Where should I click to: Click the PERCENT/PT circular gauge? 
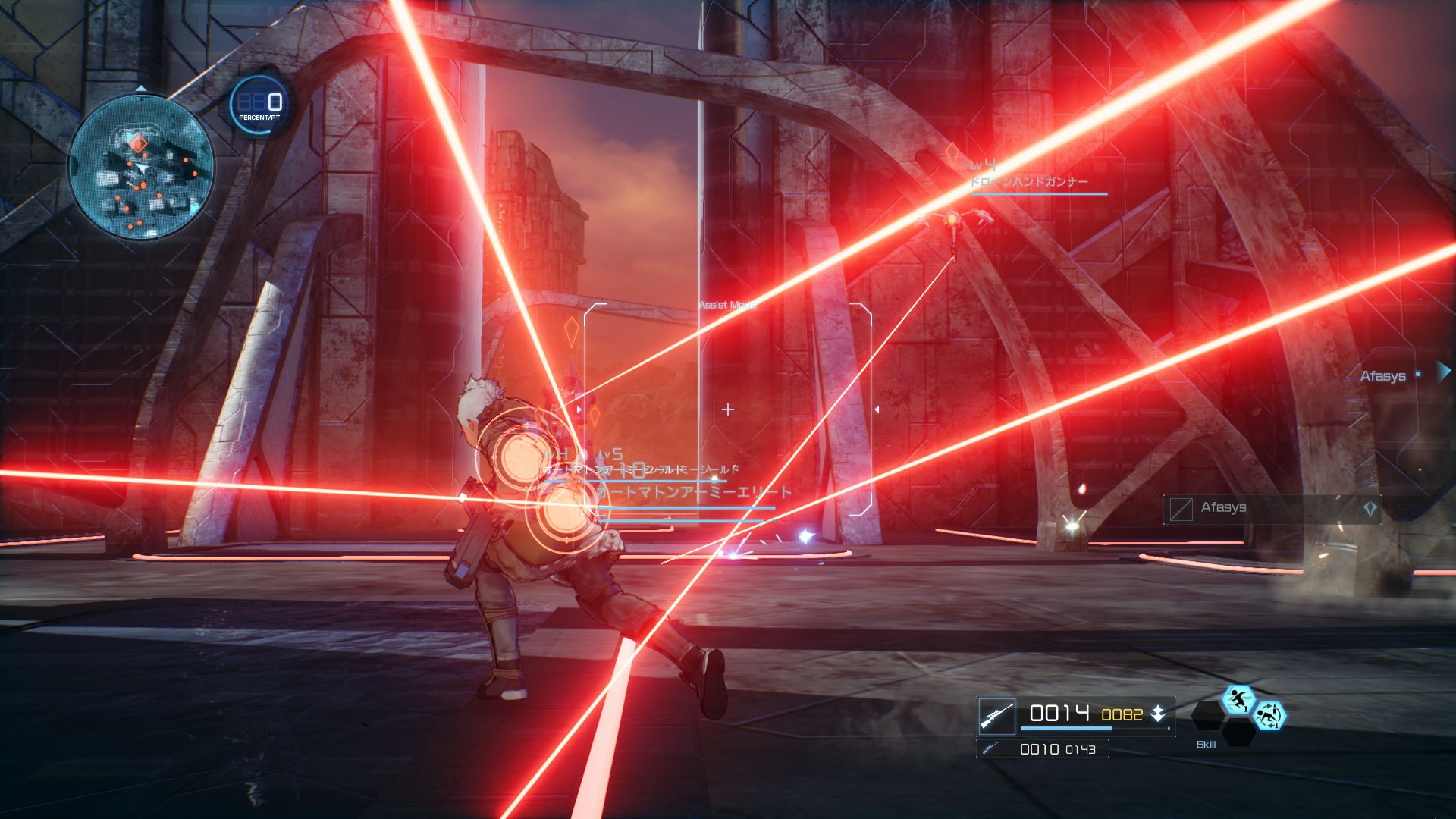(x=259, y=105)
